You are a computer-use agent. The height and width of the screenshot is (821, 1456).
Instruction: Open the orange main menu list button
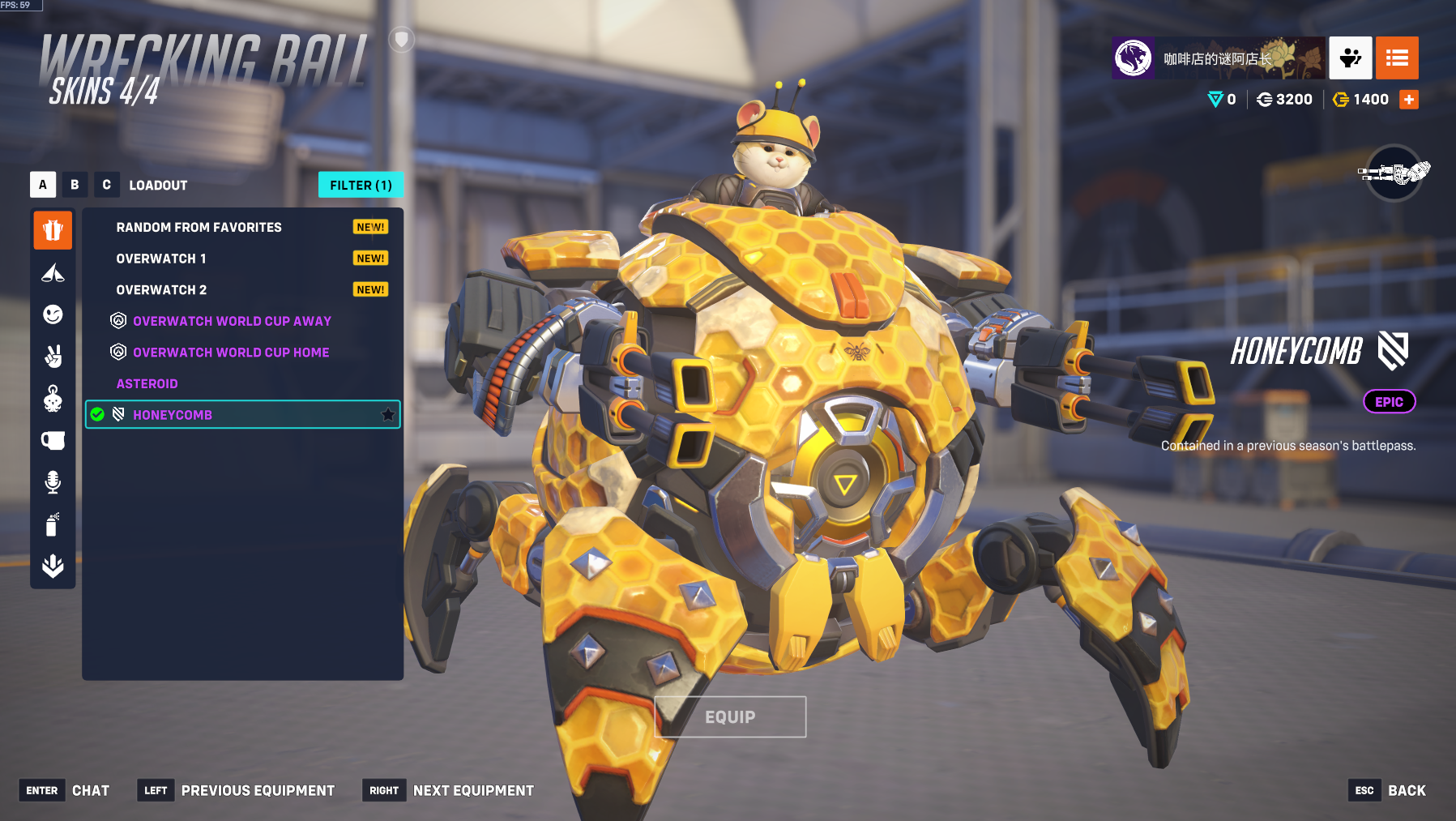1397,58
